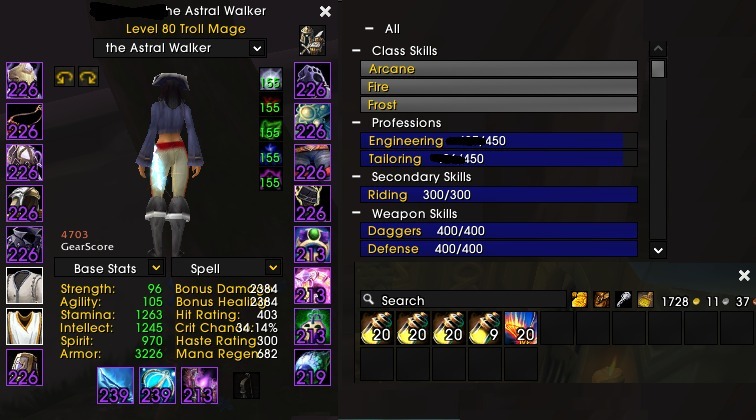The width and height of the screenshot is (756, 420).
Task: Click the skill list scroll-down arrow
Action: tap(657, 250)
